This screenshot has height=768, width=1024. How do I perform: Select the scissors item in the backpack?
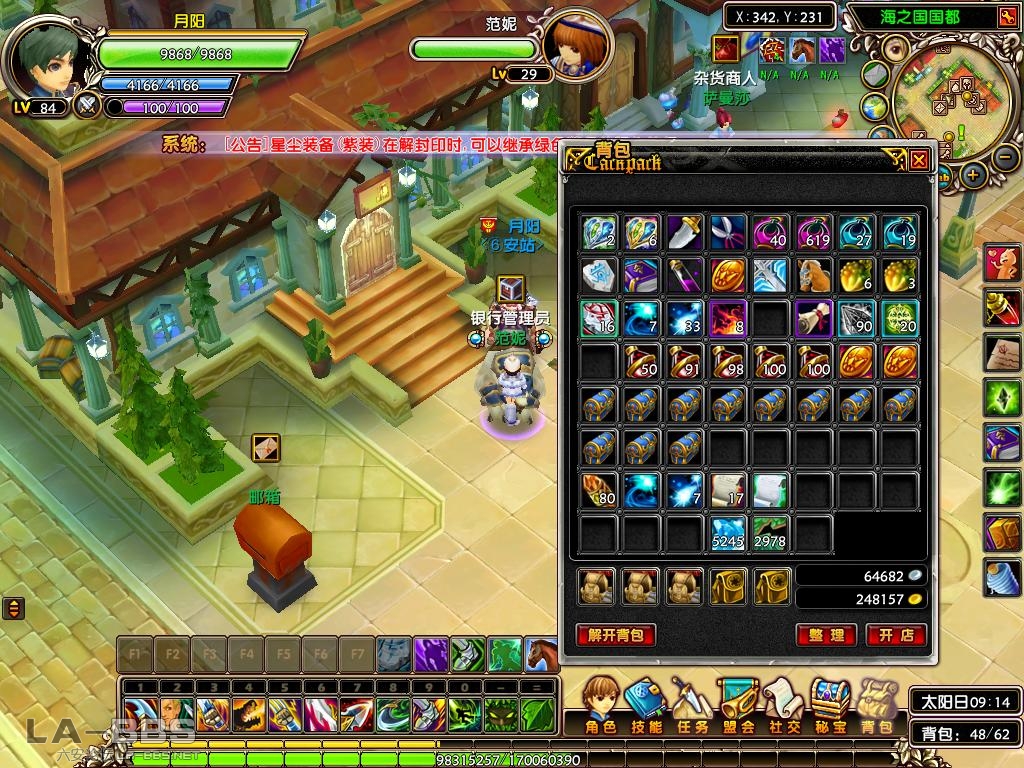729,232
